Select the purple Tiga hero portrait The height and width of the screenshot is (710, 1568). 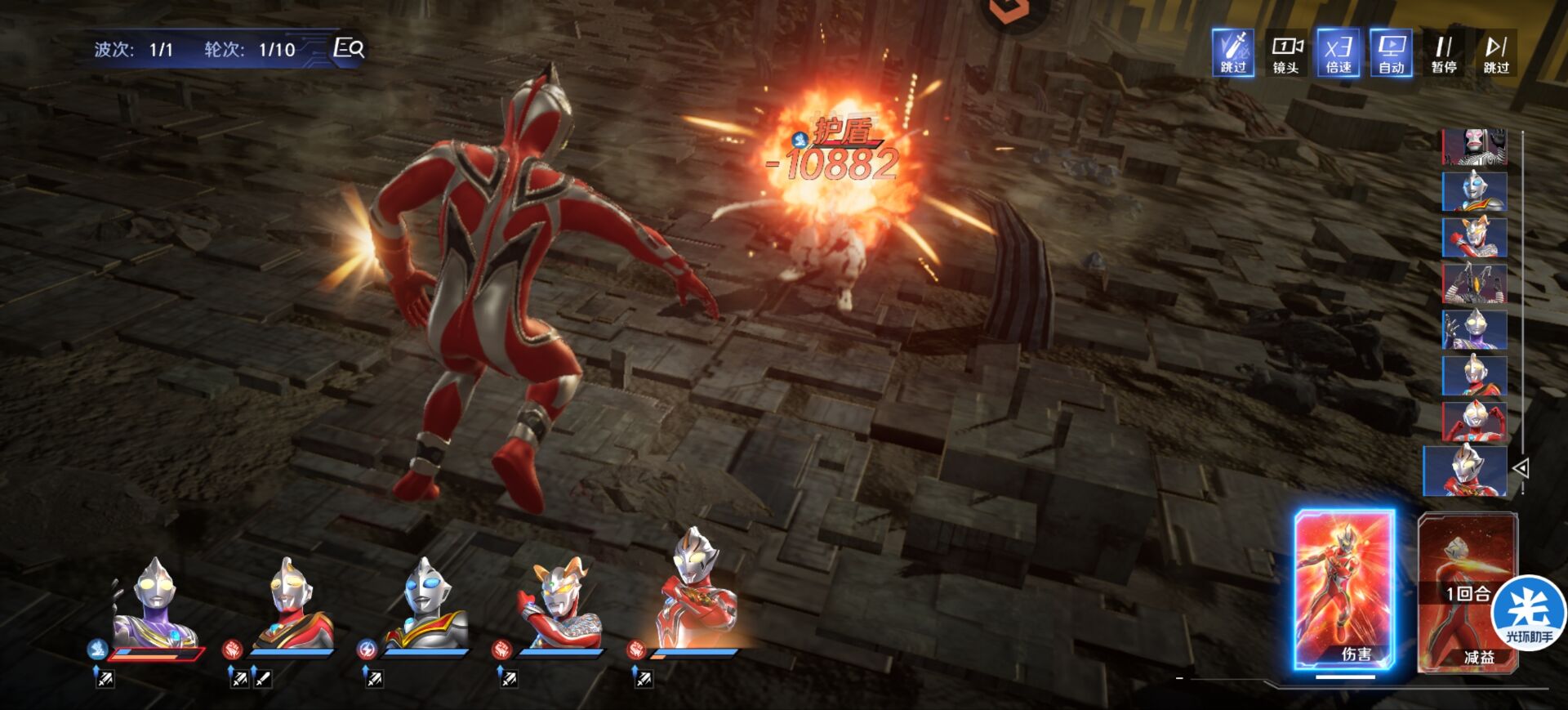pyautogui.click(x=155, y=605)
